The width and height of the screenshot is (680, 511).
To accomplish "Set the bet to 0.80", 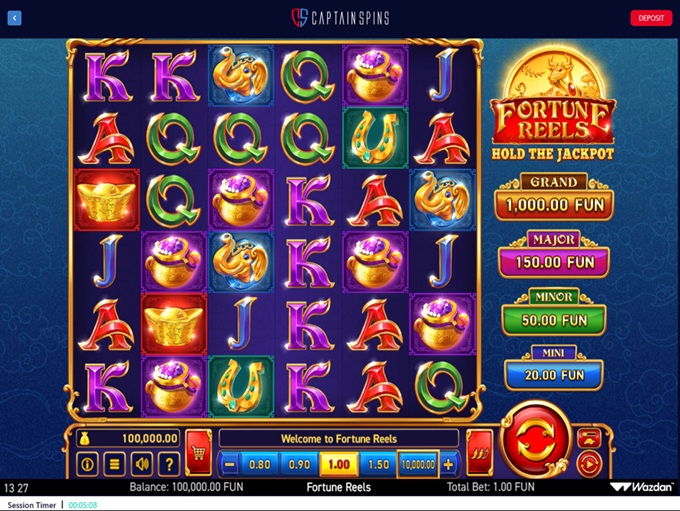I will [259, 464].
